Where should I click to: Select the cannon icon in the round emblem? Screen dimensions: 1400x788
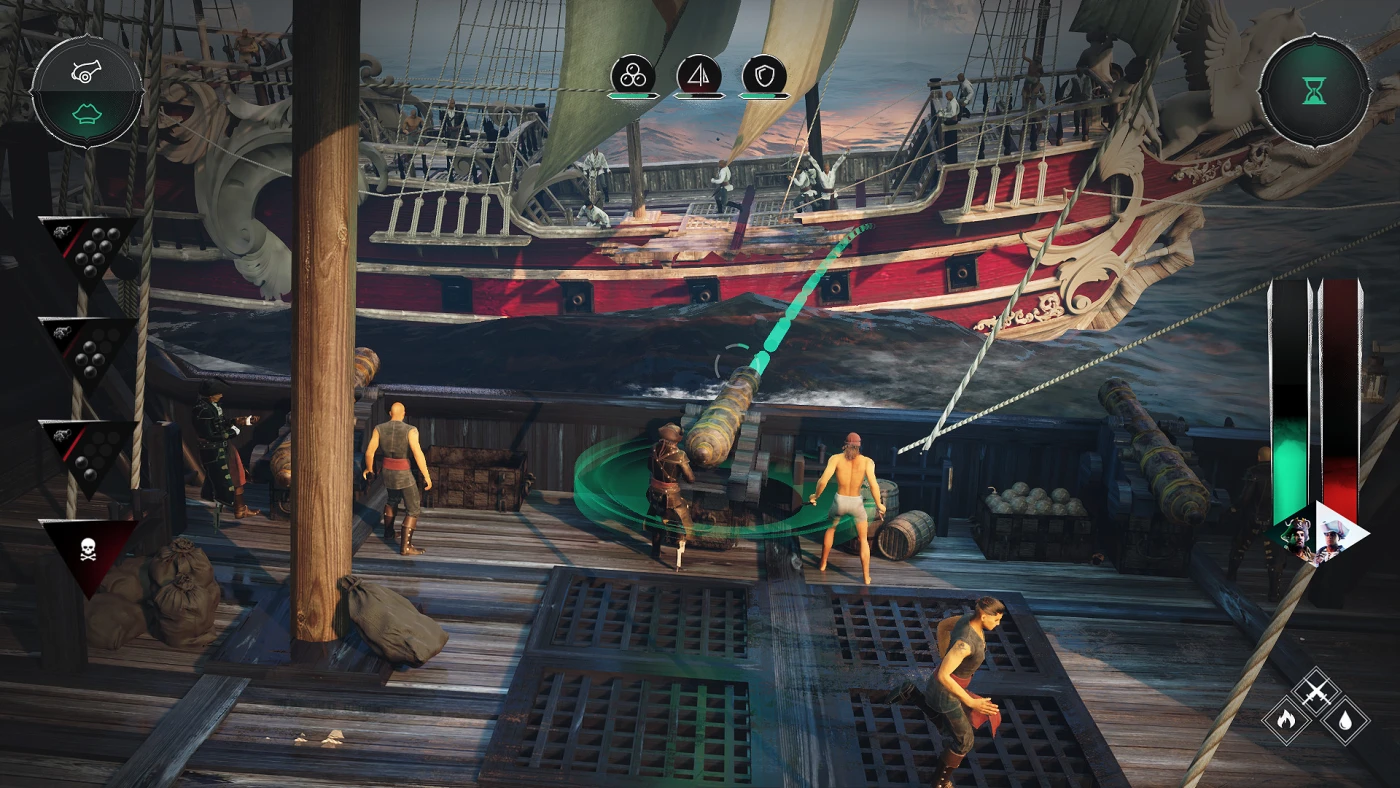[86, 68]
